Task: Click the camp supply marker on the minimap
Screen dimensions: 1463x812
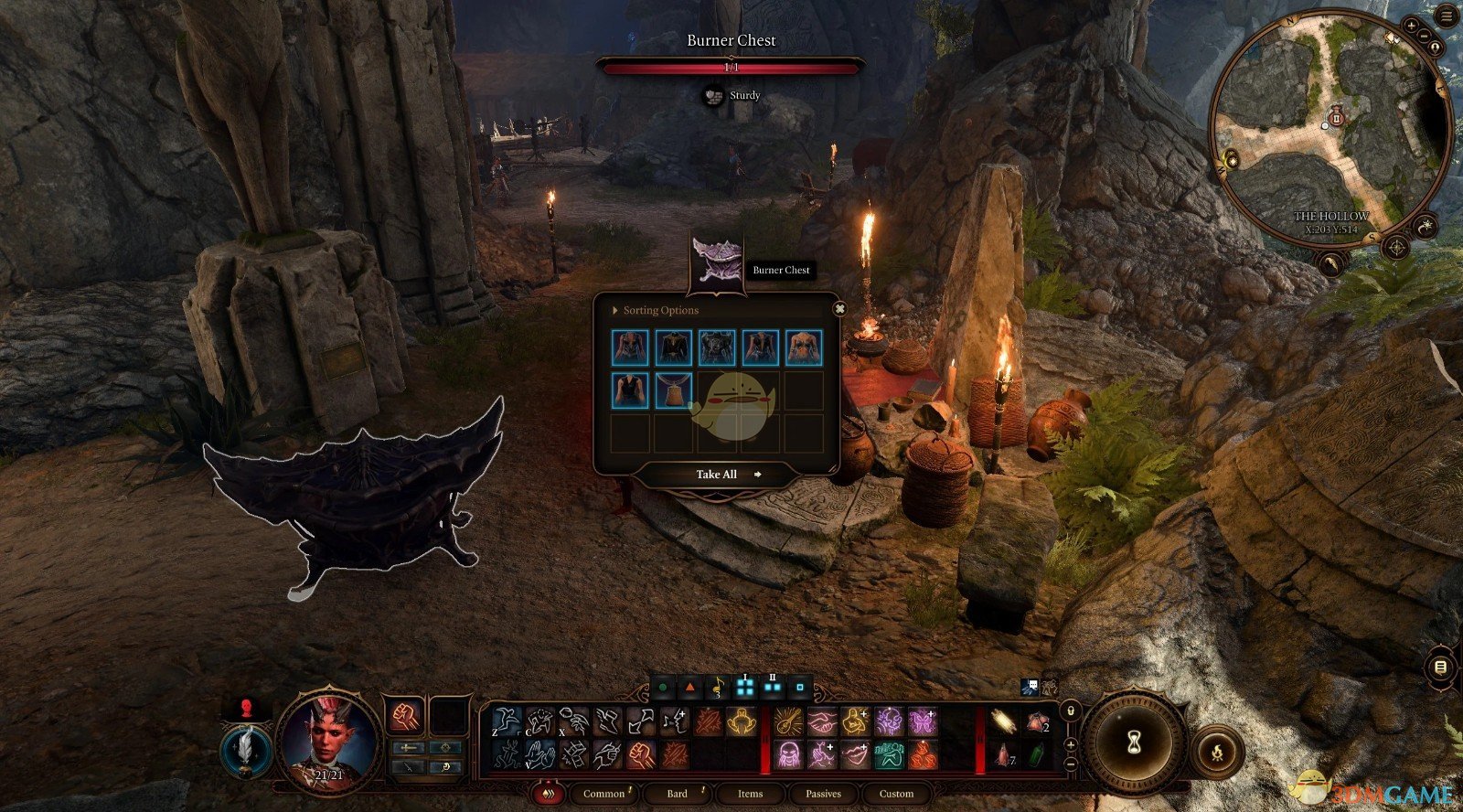Action: 1336,117
